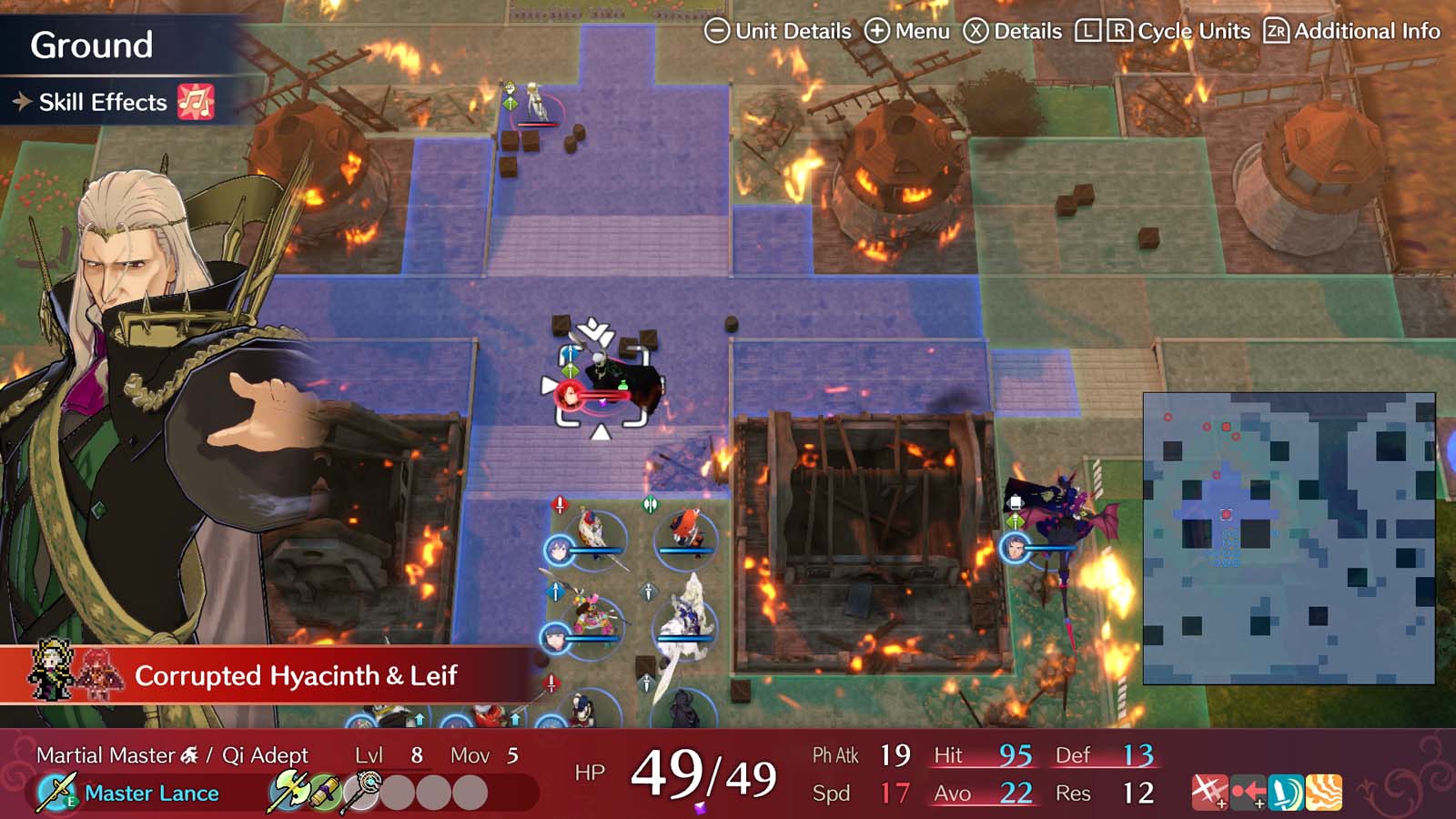This screenshot has height=819, width=1456.
Task: Select the staff icon in the inventory row
Action: click(362, 790)
